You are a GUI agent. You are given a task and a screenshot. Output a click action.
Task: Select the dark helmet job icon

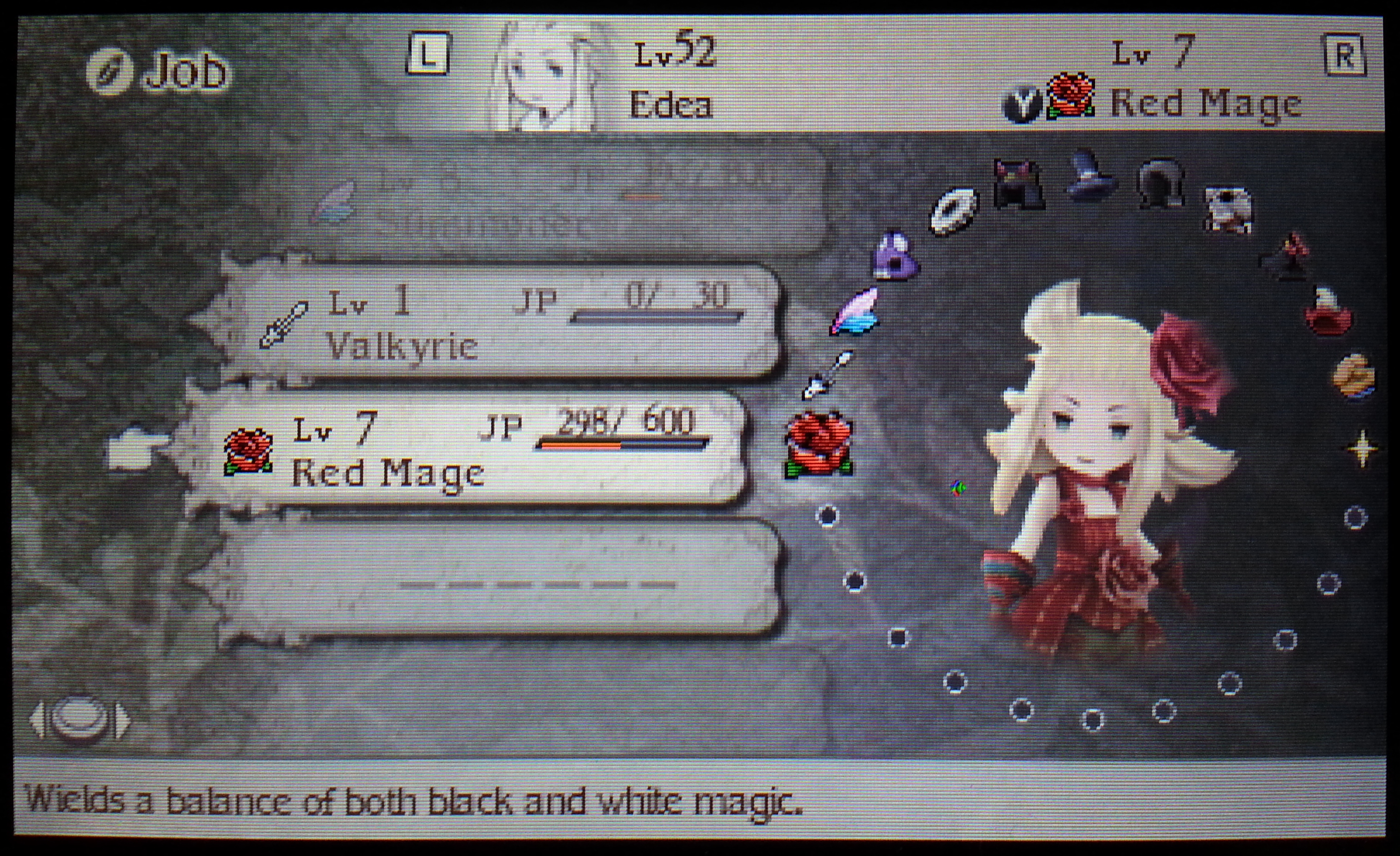(x=1161, y=183)
